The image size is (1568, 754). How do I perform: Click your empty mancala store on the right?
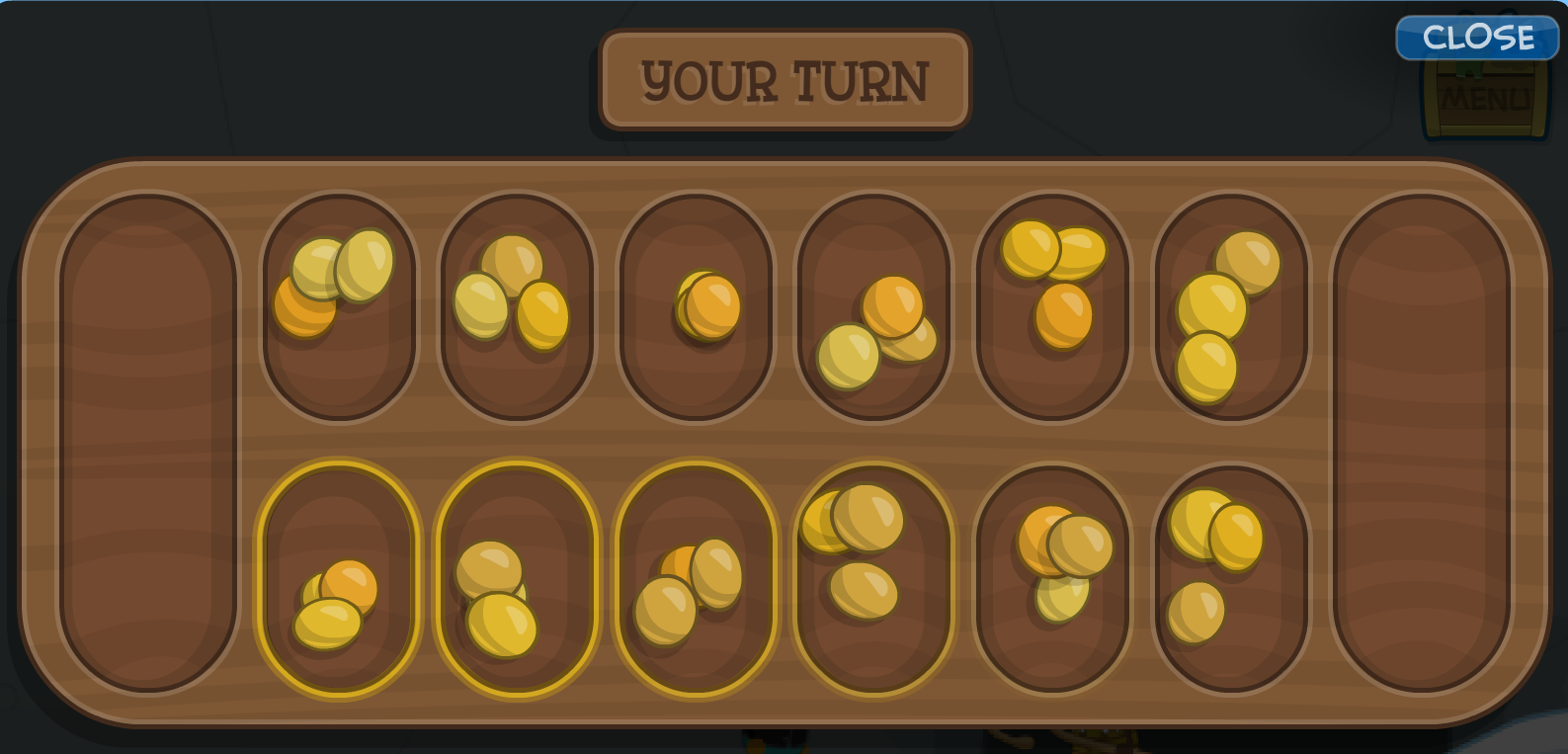point(1423,440)
